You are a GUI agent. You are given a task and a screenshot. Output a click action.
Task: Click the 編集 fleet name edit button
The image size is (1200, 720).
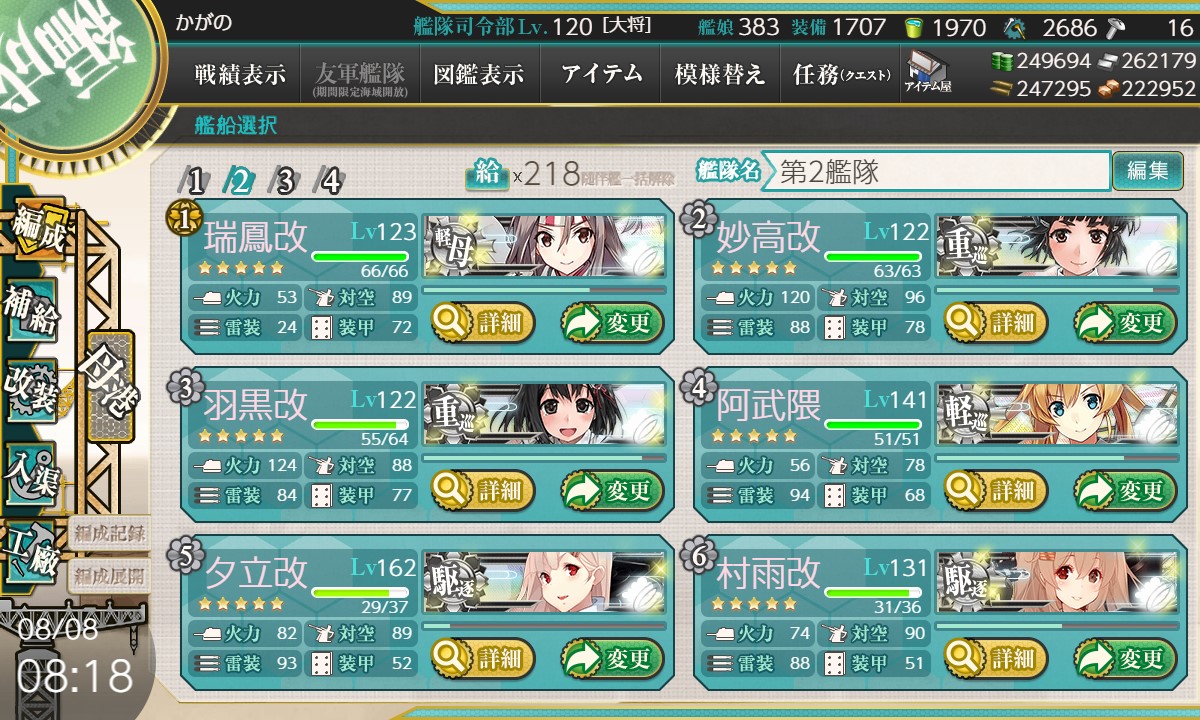point(1147,171)
